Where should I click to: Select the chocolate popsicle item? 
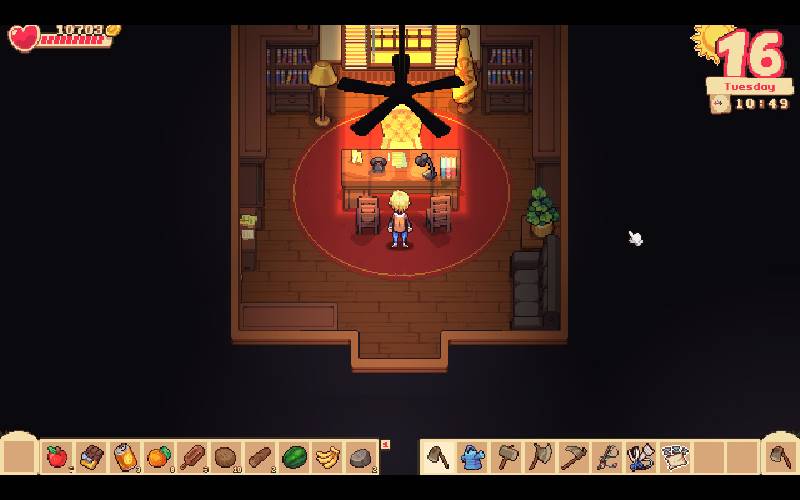pyautogui.click(x=192, y=457)
